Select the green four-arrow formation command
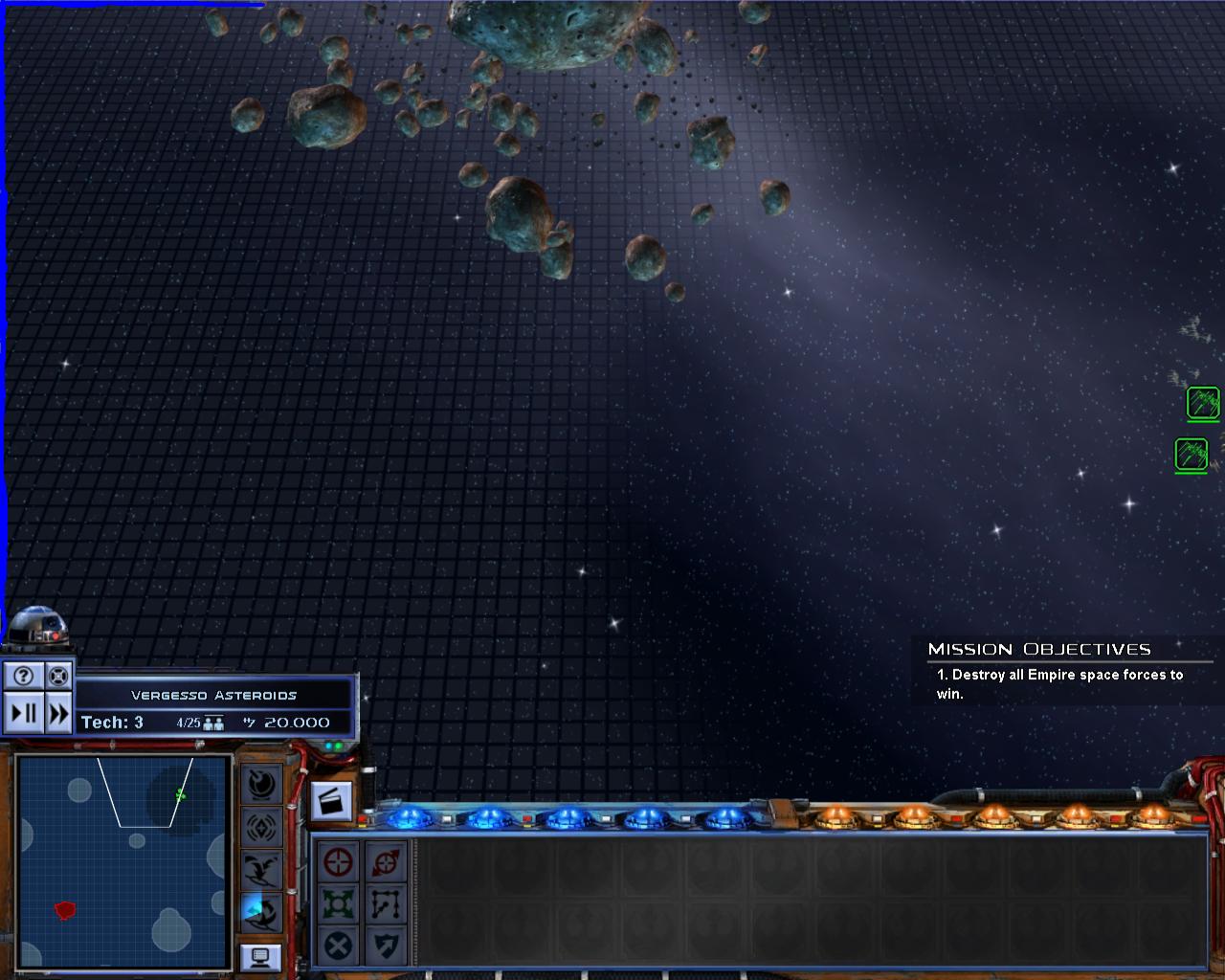The width and height of the screenshot is (1225, 980). point(339,903)
